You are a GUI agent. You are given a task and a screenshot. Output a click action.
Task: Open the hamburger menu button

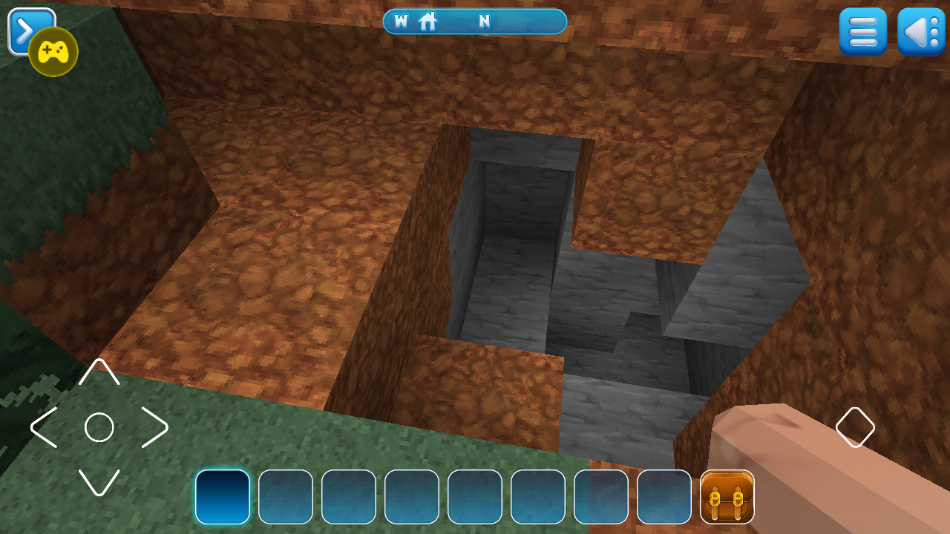click(862, 31)
